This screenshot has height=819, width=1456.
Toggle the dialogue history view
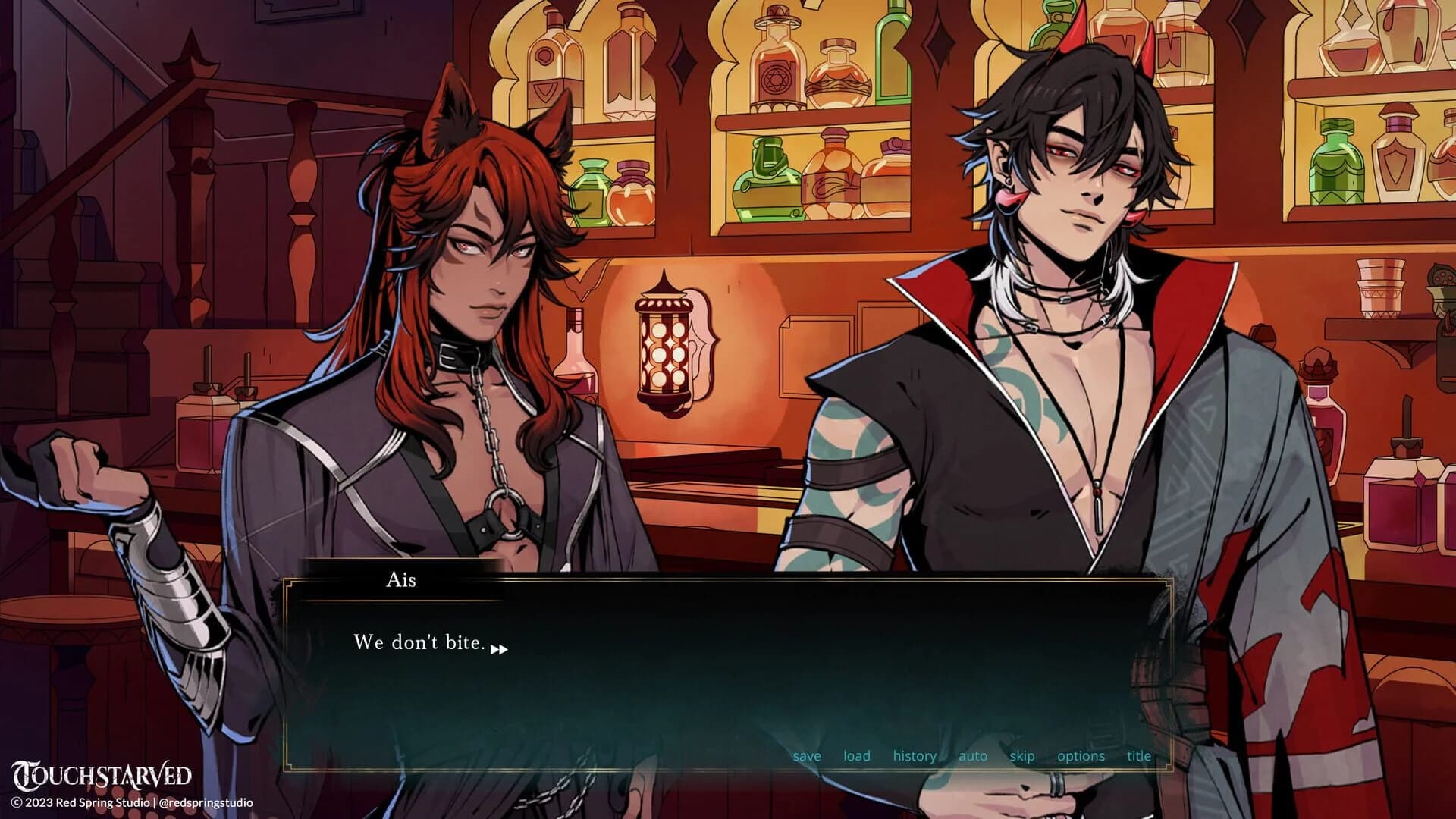pos(915,755)
